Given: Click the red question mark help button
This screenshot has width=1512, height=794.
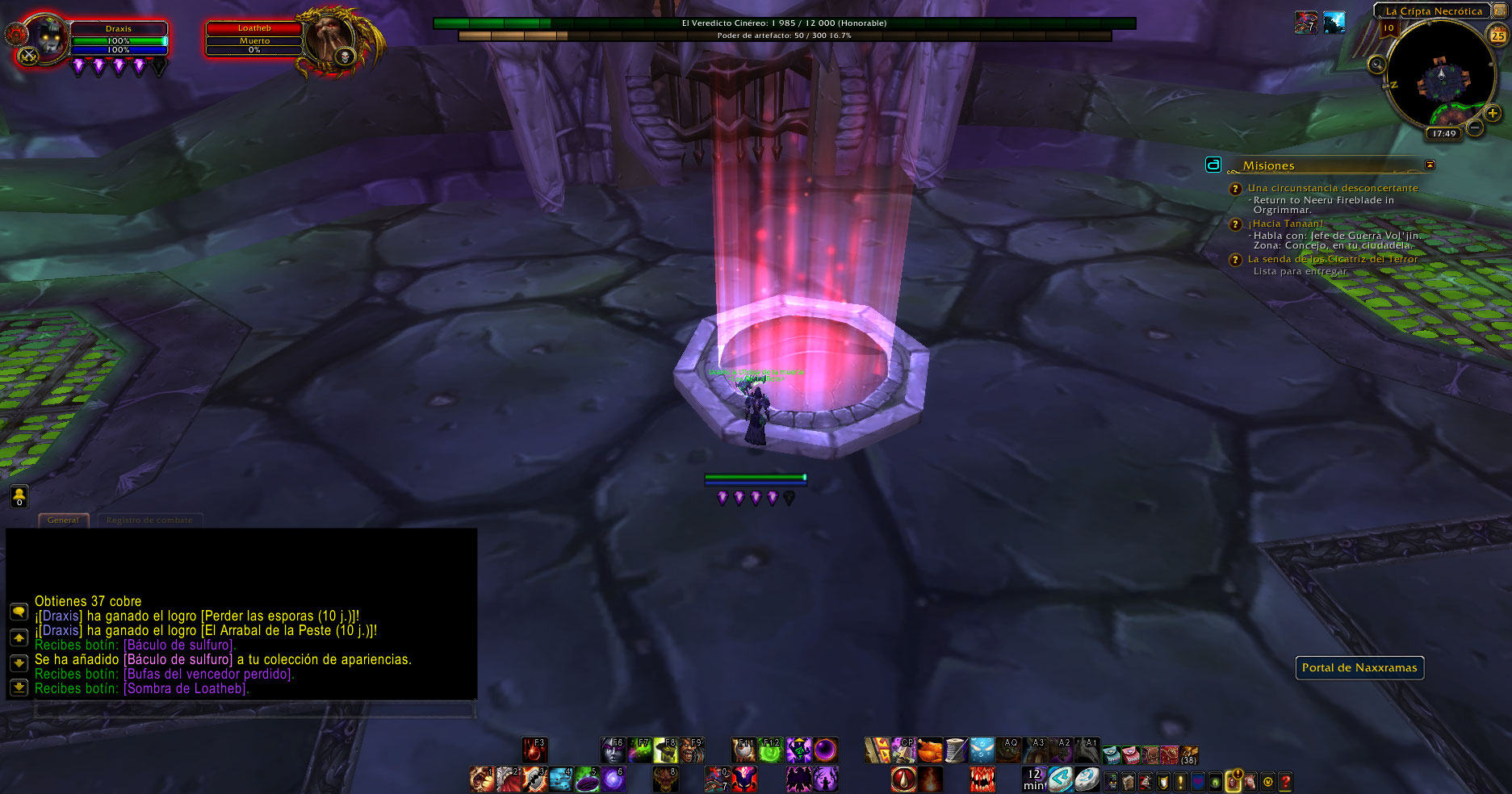Looking at the screenshot, I should click(1285, 781).
